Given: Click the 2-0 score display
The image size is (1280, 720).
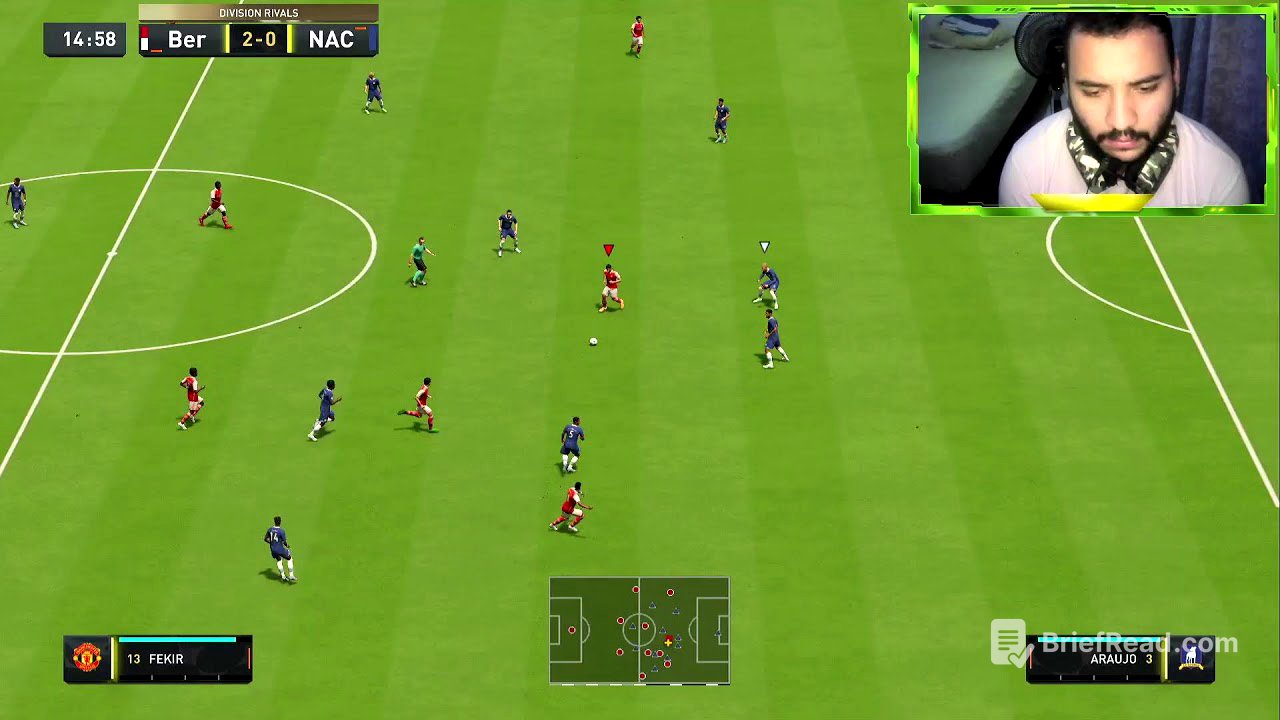Looking at the screenshot, I should tap(258, 41).
